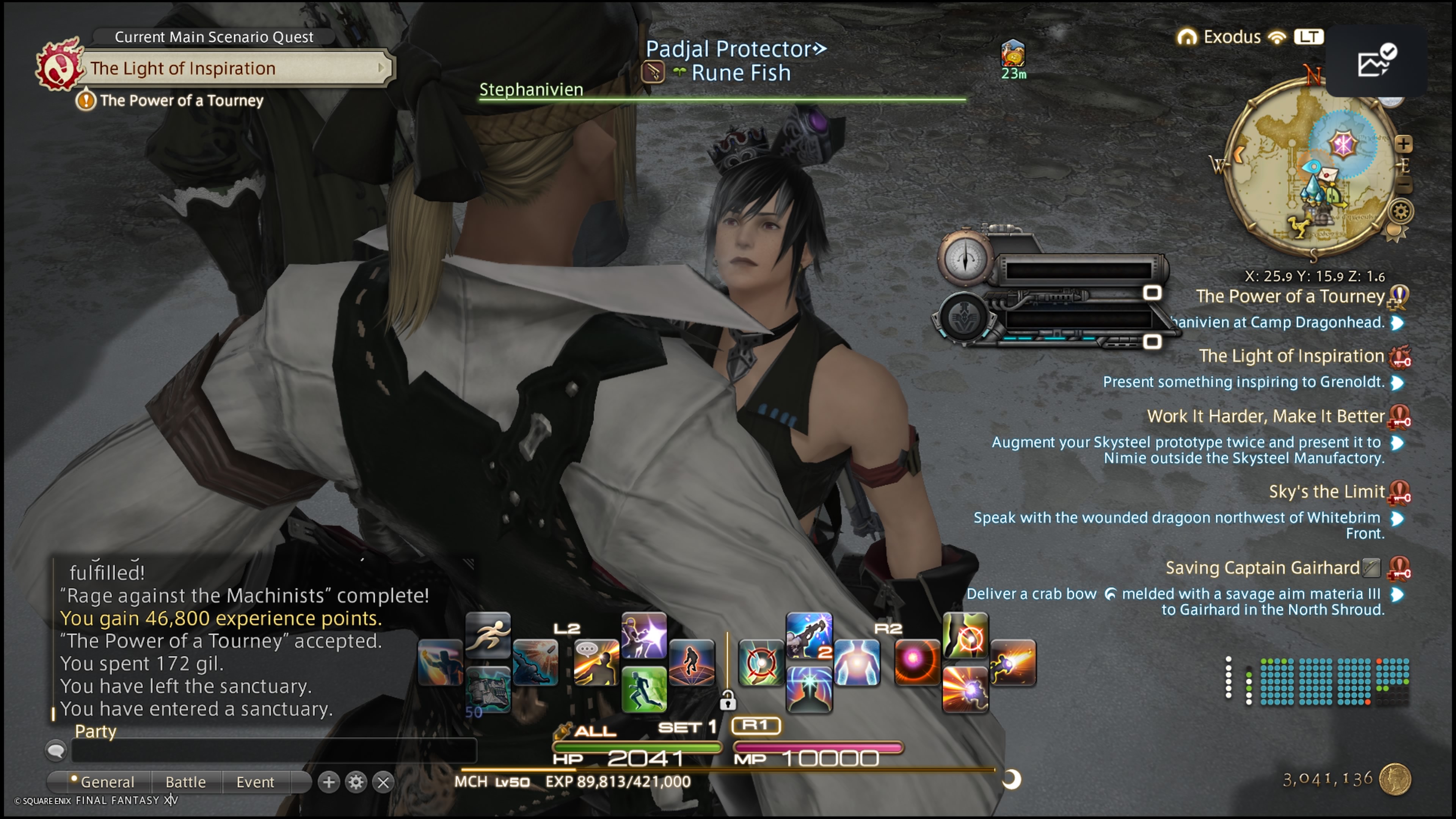Add a new chat tab with plus button
The image size is (1456, 819).
(x=328, y=782)
